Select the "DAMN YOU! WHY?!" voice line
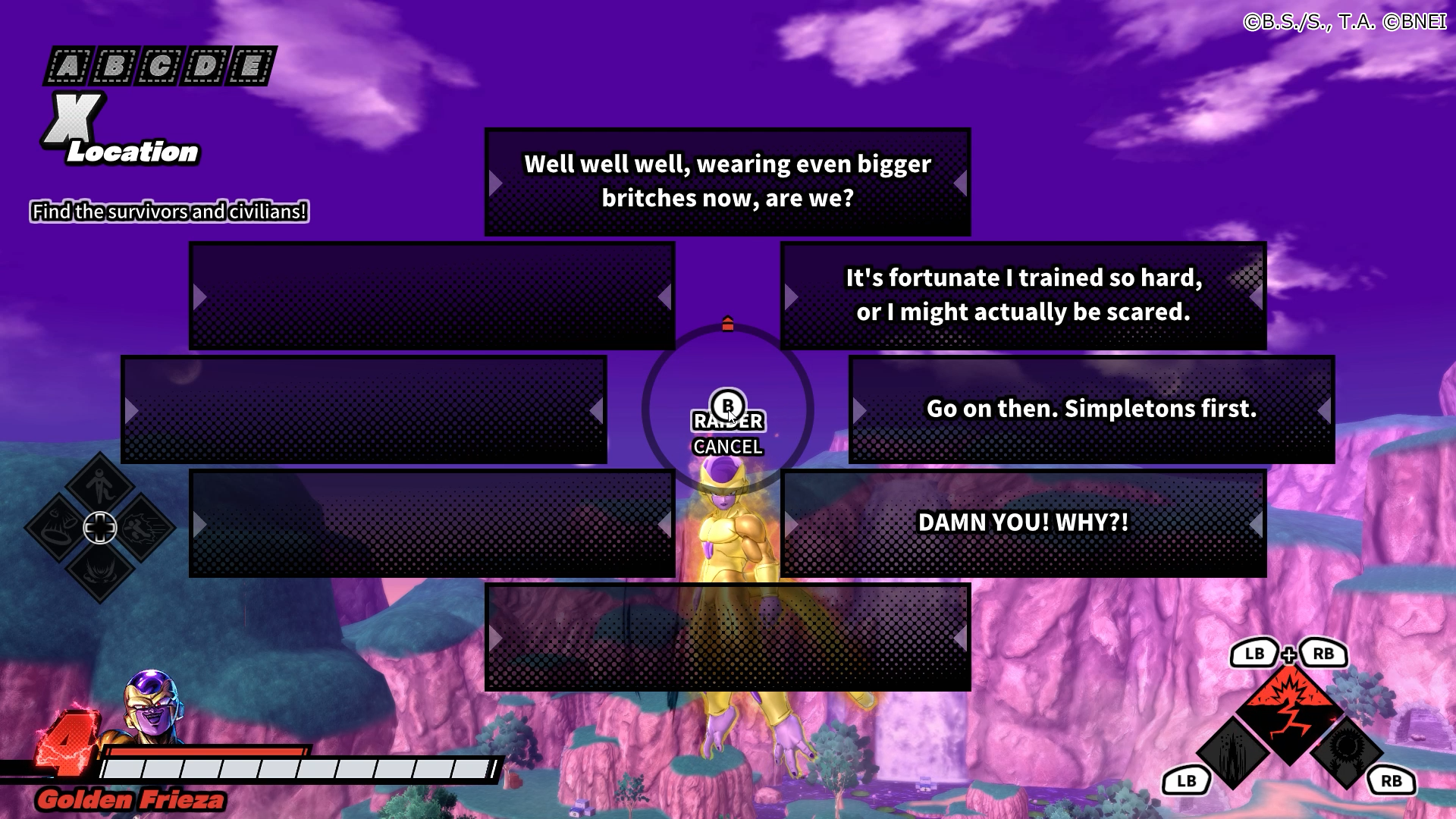This screenshot has height=819, width=1456. click(x=1023, y=523)
